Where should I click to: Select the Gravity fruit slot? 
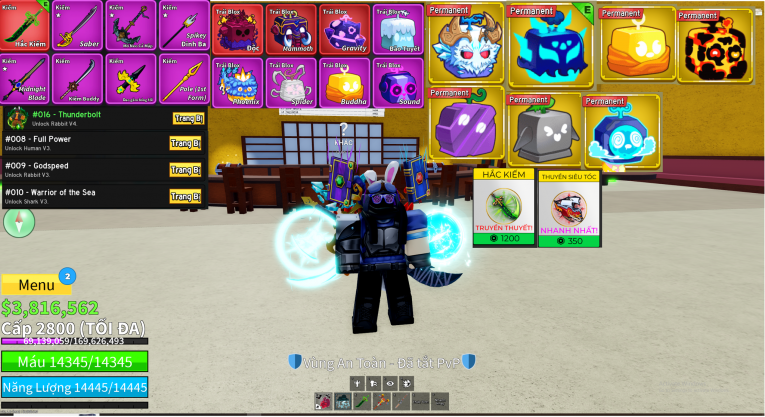click(x=343, y=28)
